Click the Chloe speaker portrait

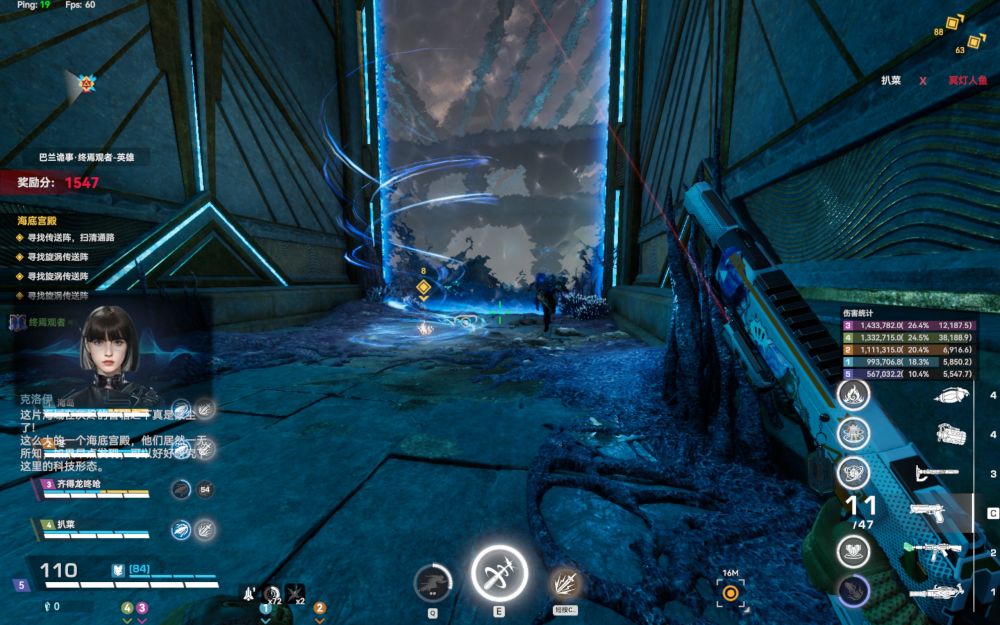coord(108,345)
